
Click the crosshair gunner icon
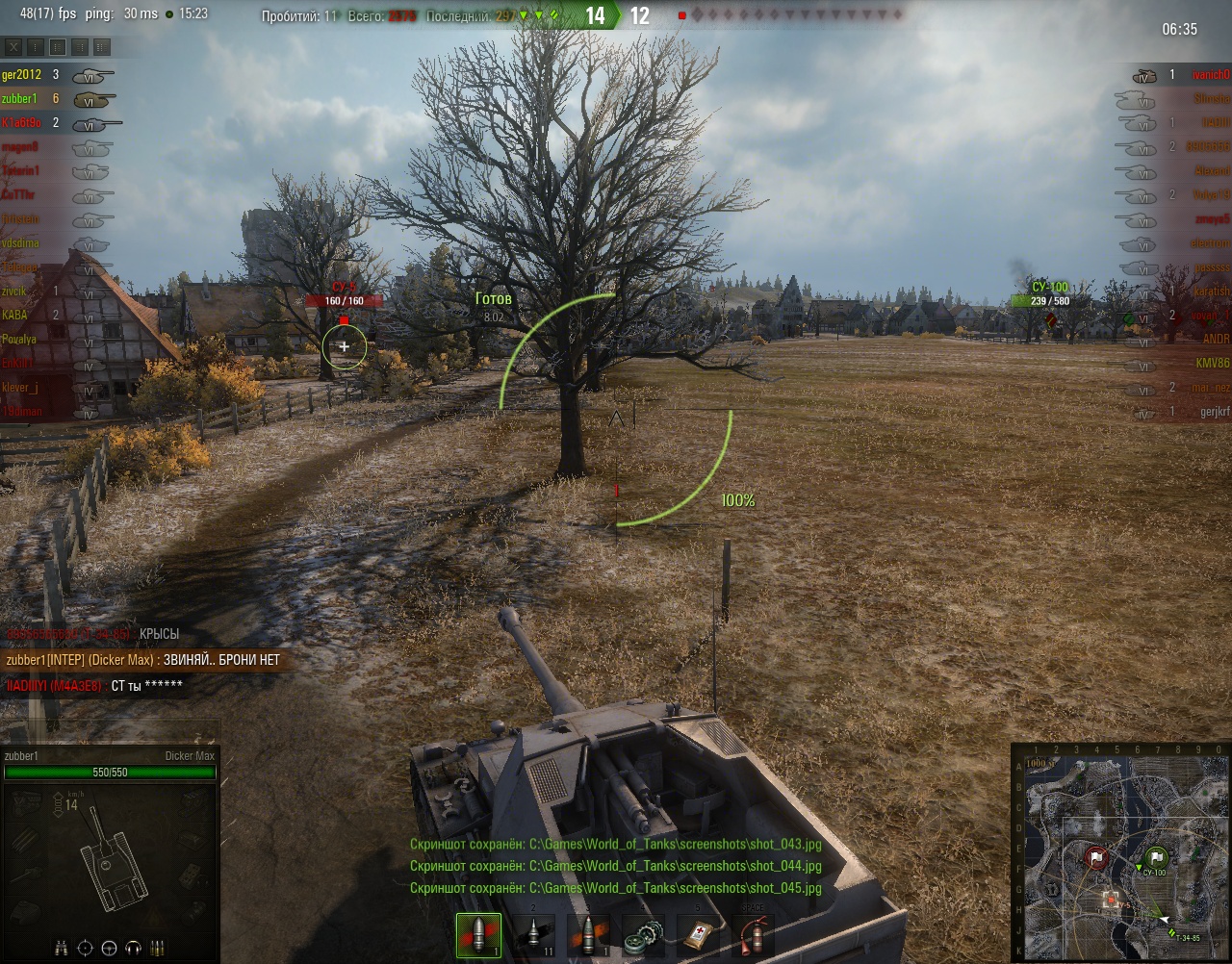[85, 948]
